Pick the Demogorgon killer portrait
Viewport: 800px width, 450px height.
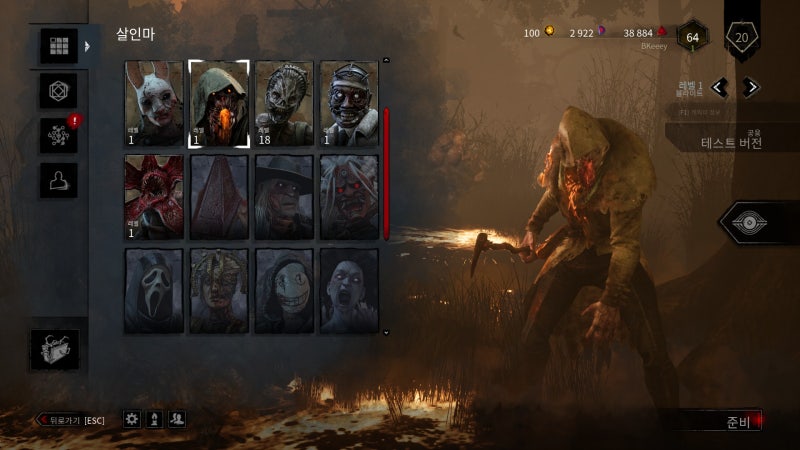click(x=154, y=197)
